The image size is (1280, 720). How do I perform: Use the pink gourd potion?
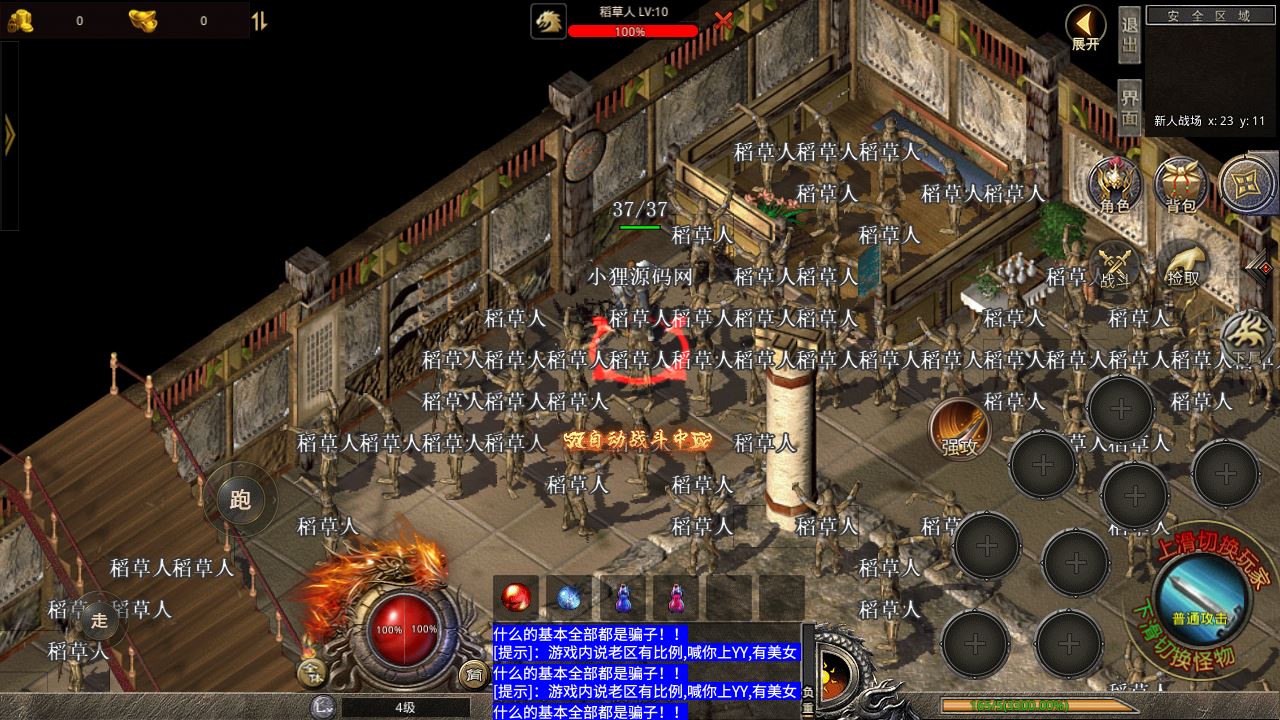point(675,598)
